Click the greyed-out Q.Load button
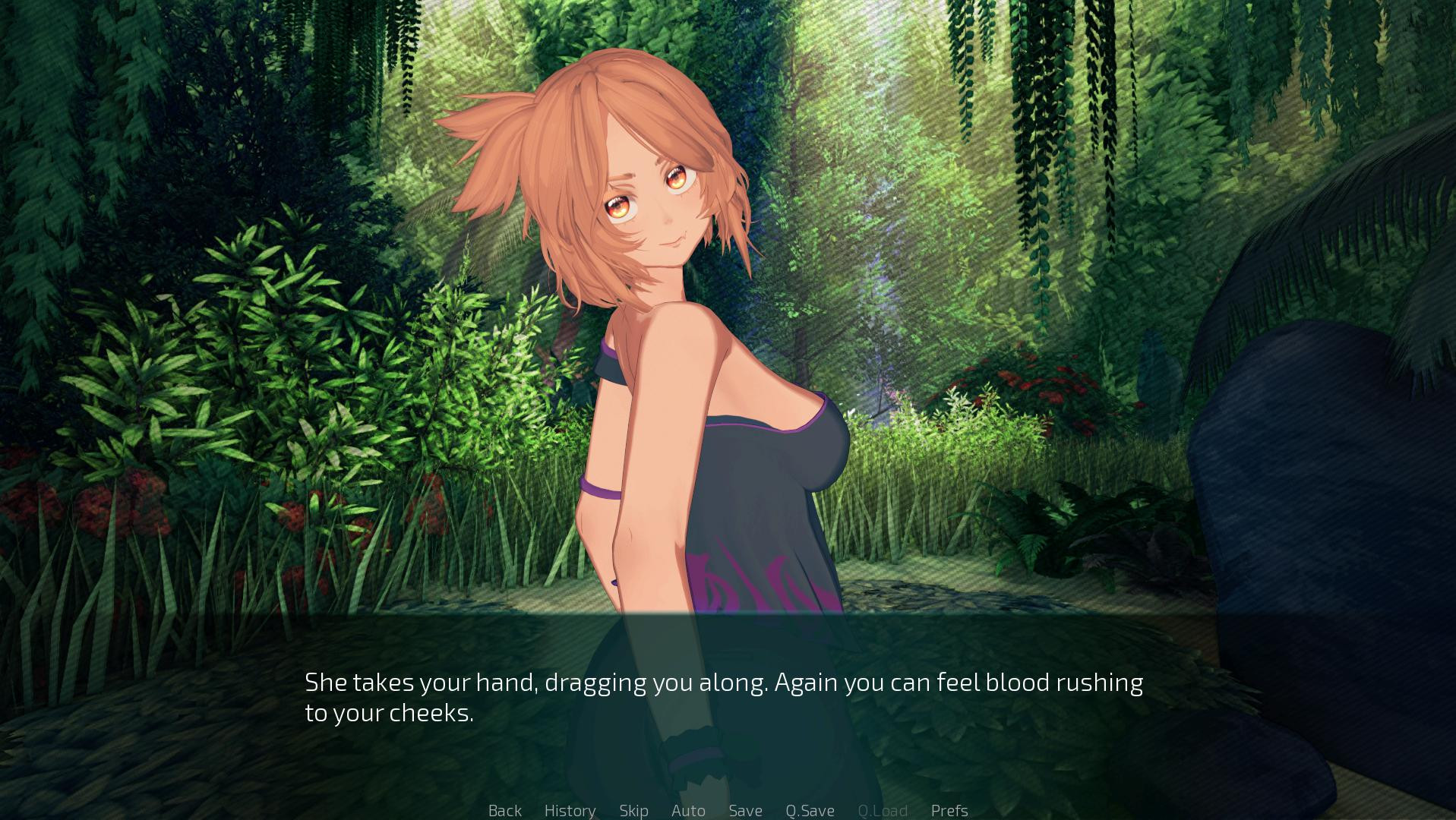This screenshot has width=1456, height=820. [x=883, y=810]
